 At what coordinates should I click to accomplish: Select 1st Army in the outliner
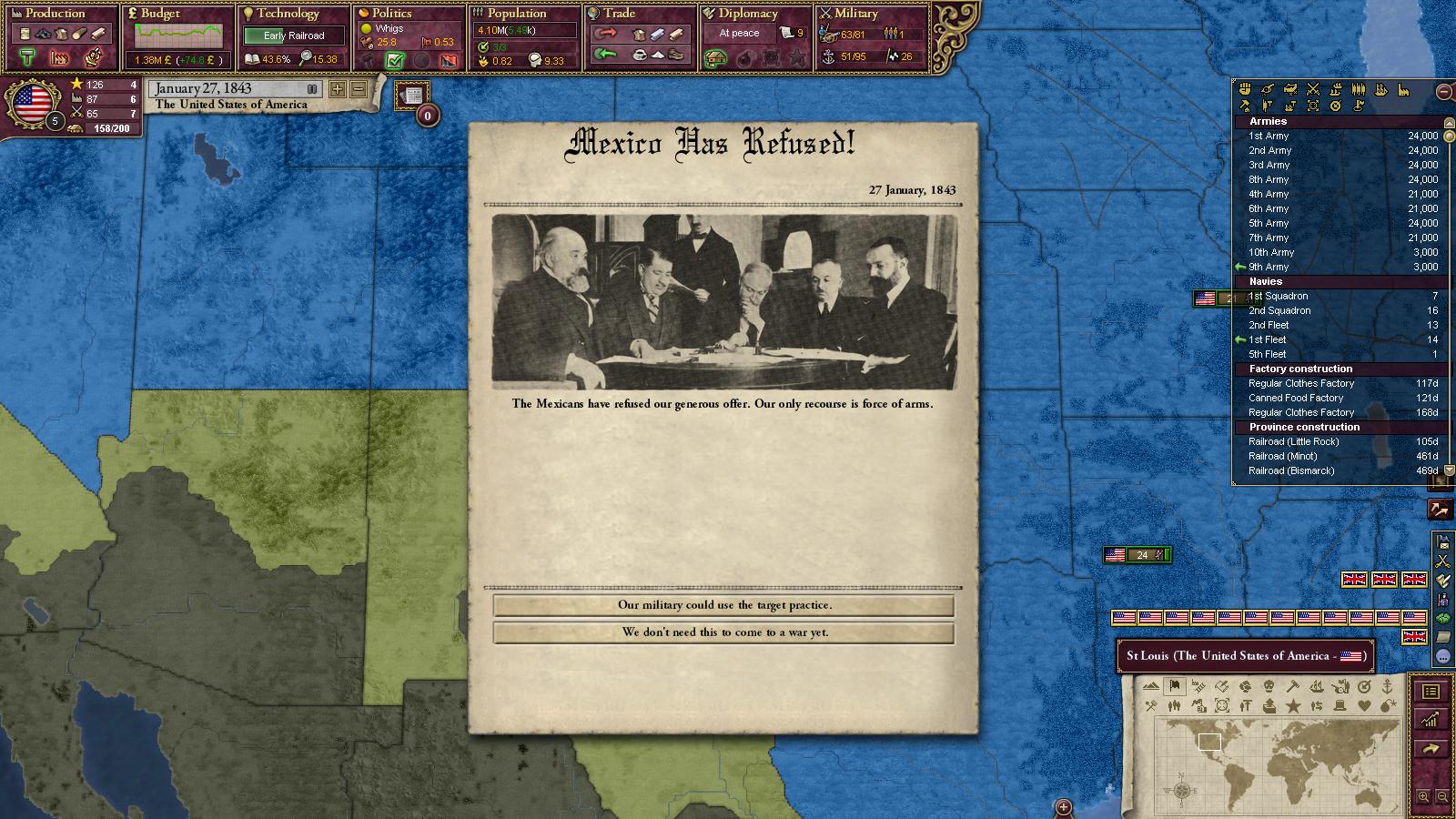[x=1269, y=136]
